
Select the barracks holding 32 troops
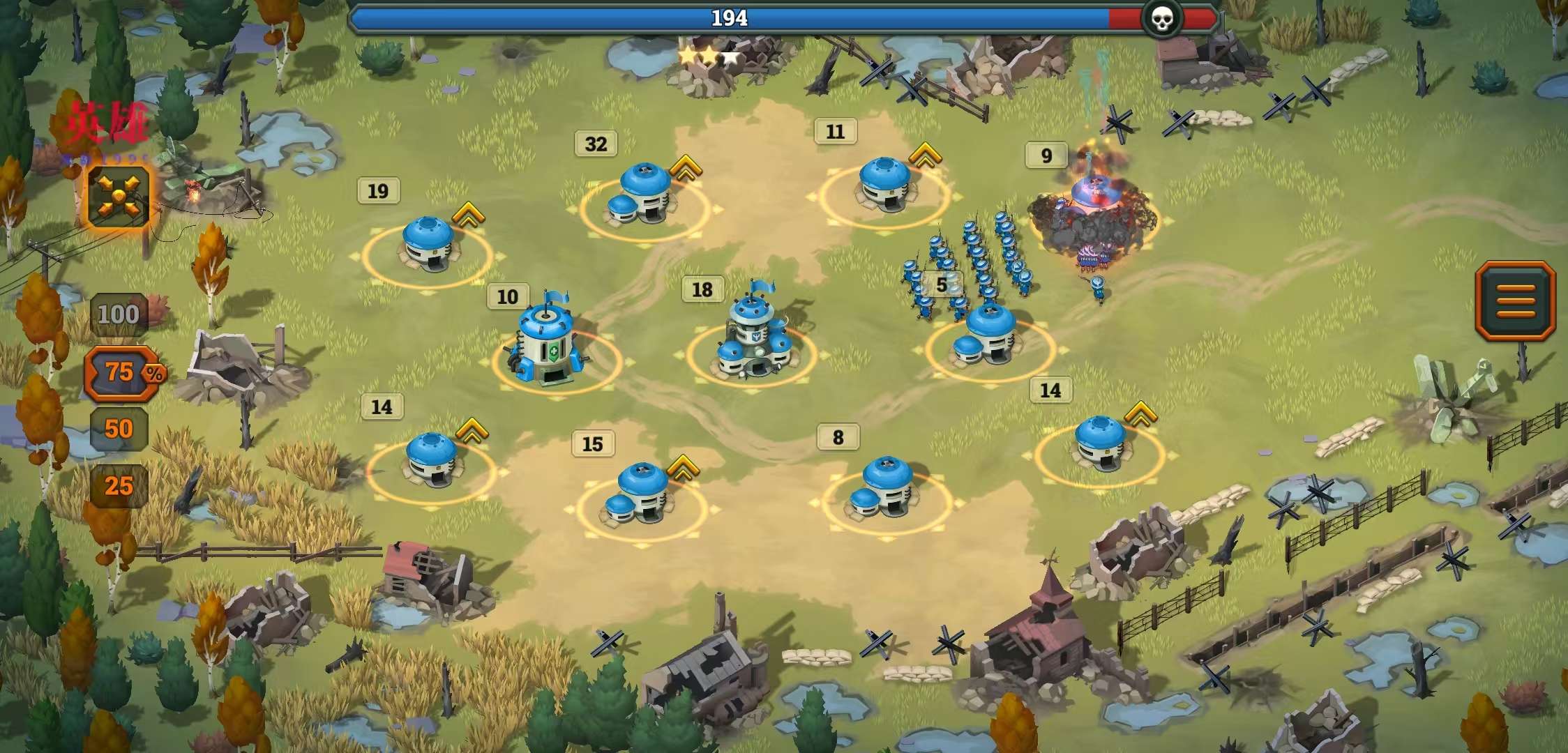642,195
